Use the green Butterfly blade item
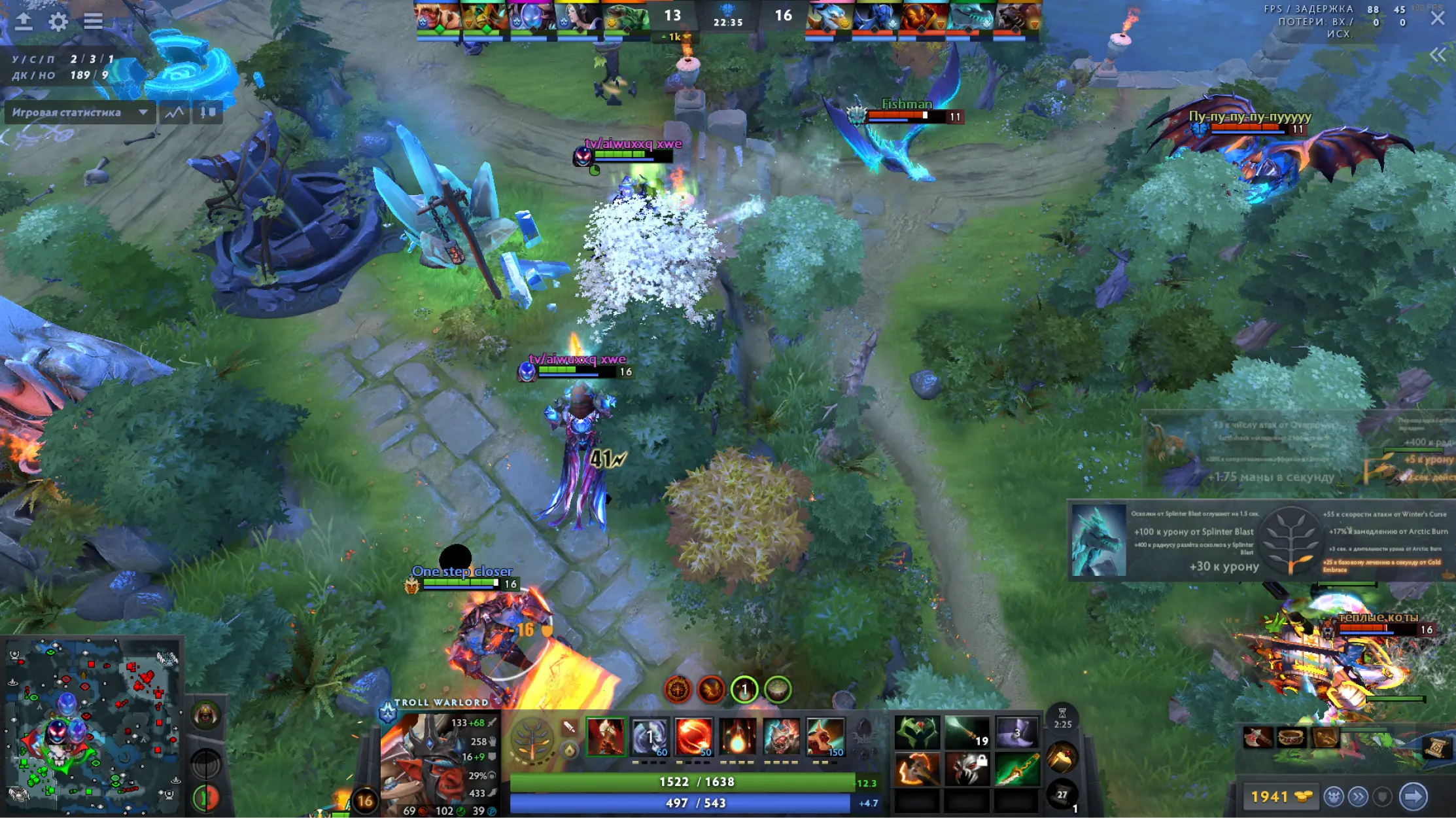Screen dimensions: 1456x818 1016,769
